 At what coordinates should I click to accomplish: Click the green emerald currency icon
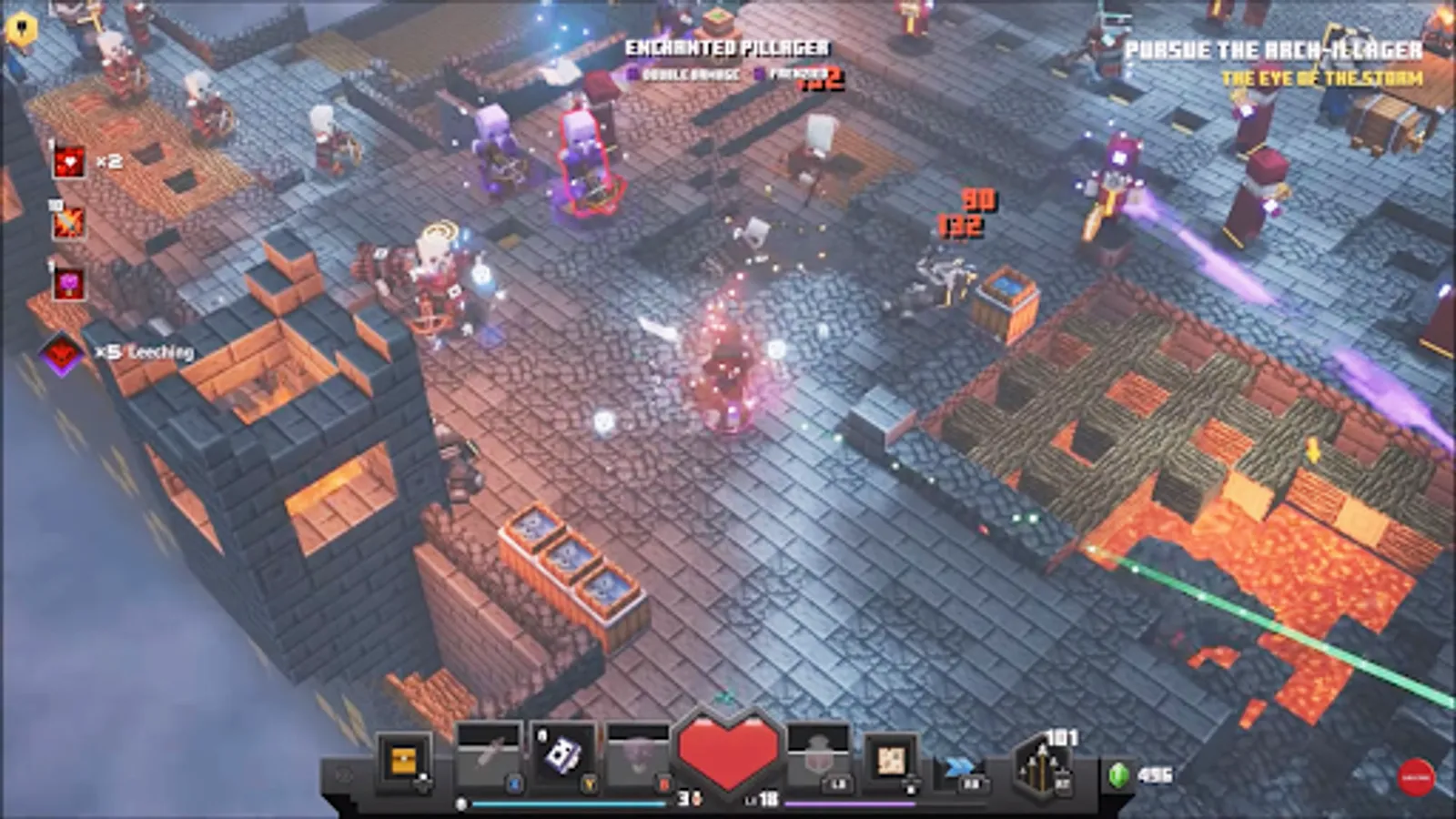click(x=1118, y=774)
